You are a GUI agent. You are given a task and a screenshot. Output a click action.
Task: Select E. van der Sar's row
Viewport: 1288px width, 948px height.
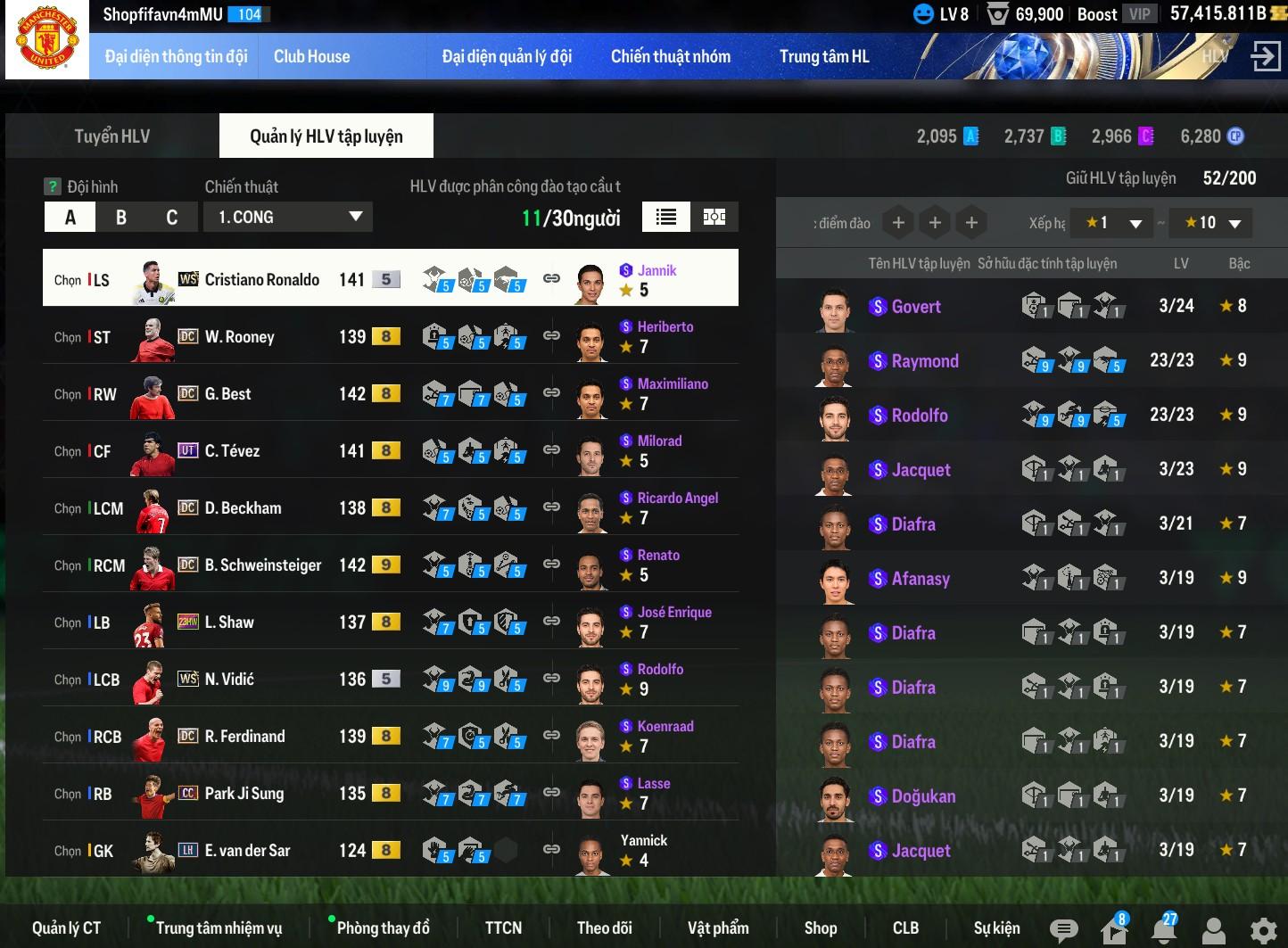247,851
